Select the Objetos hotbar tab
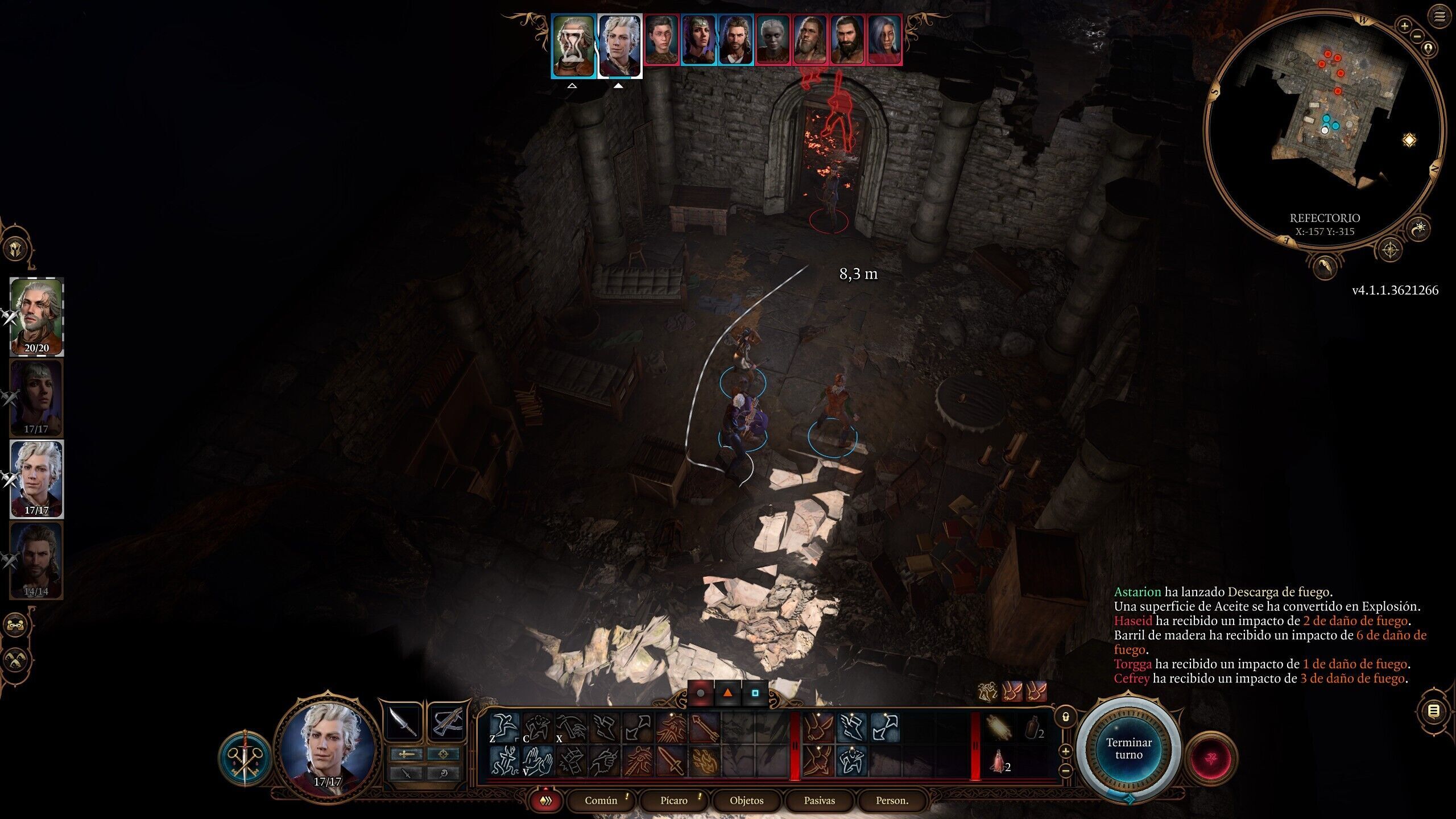The width and height of the screenshot is (1456, 819). [x=746, y=800]
